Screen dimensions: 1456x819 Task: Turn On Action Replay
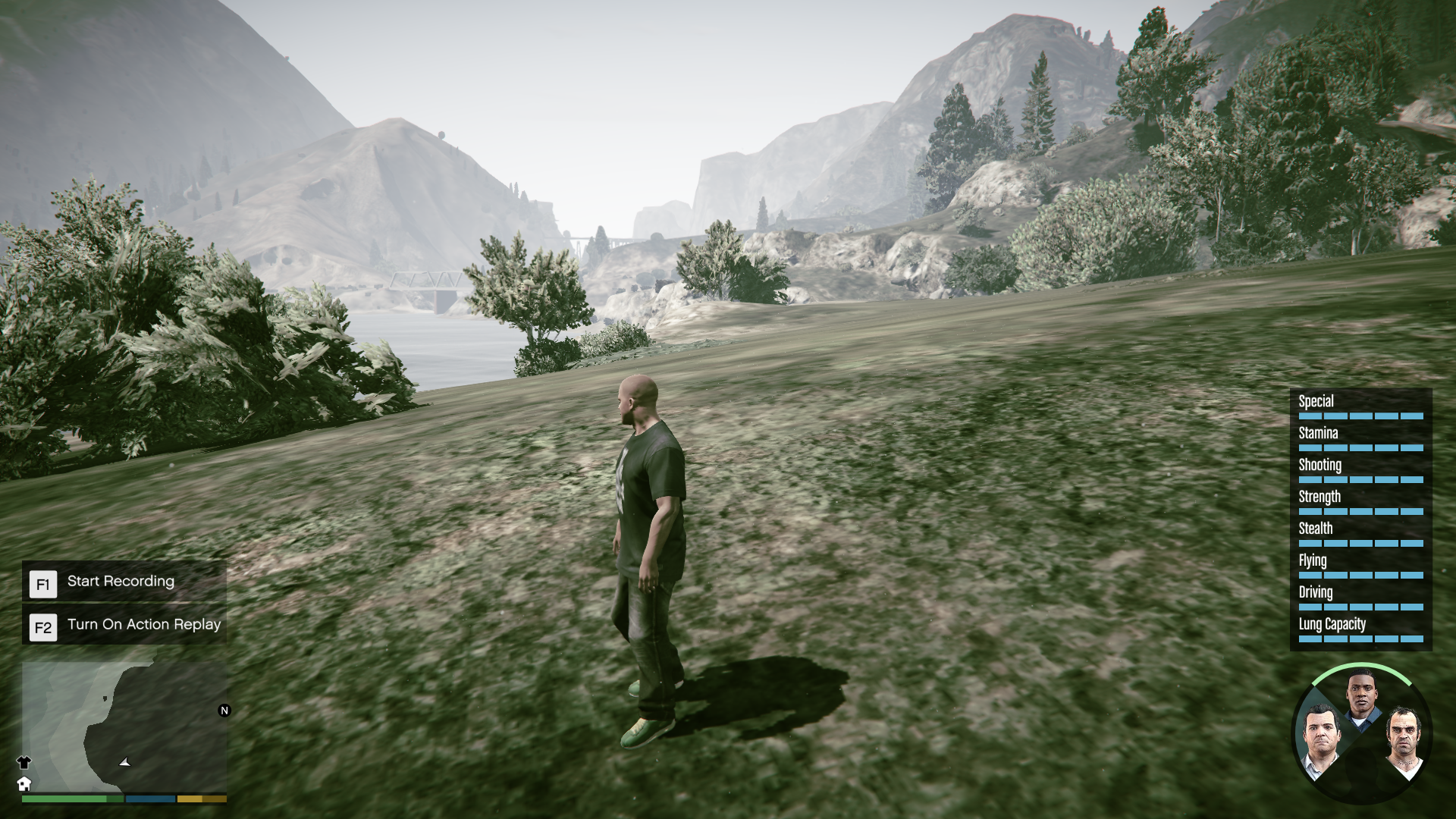point(144,625)
